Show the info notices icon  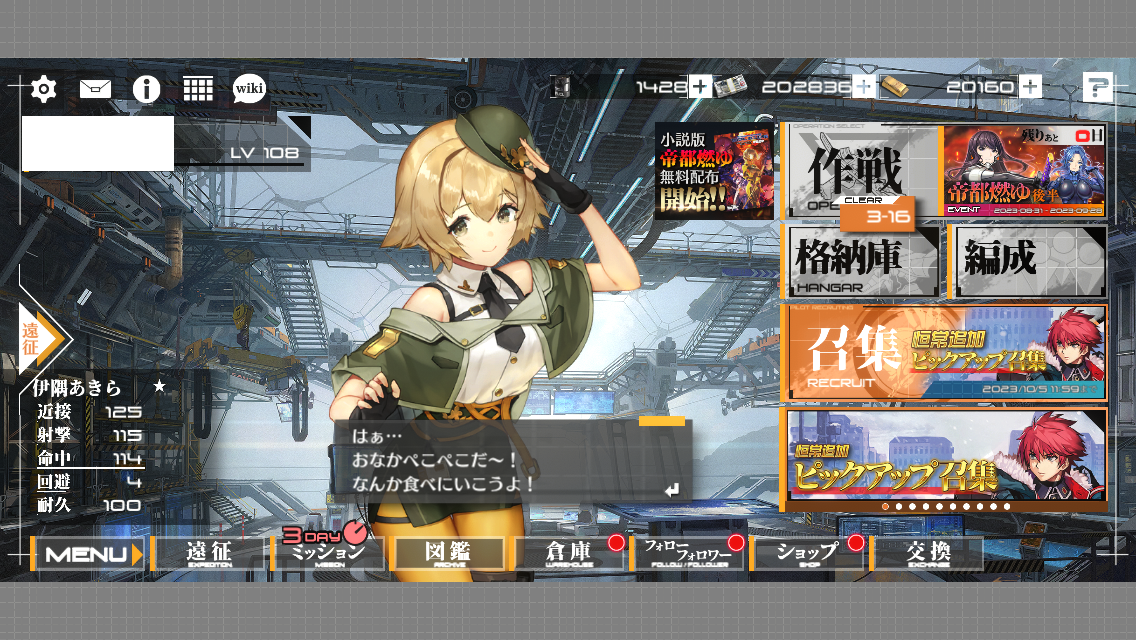pos(146,89)
